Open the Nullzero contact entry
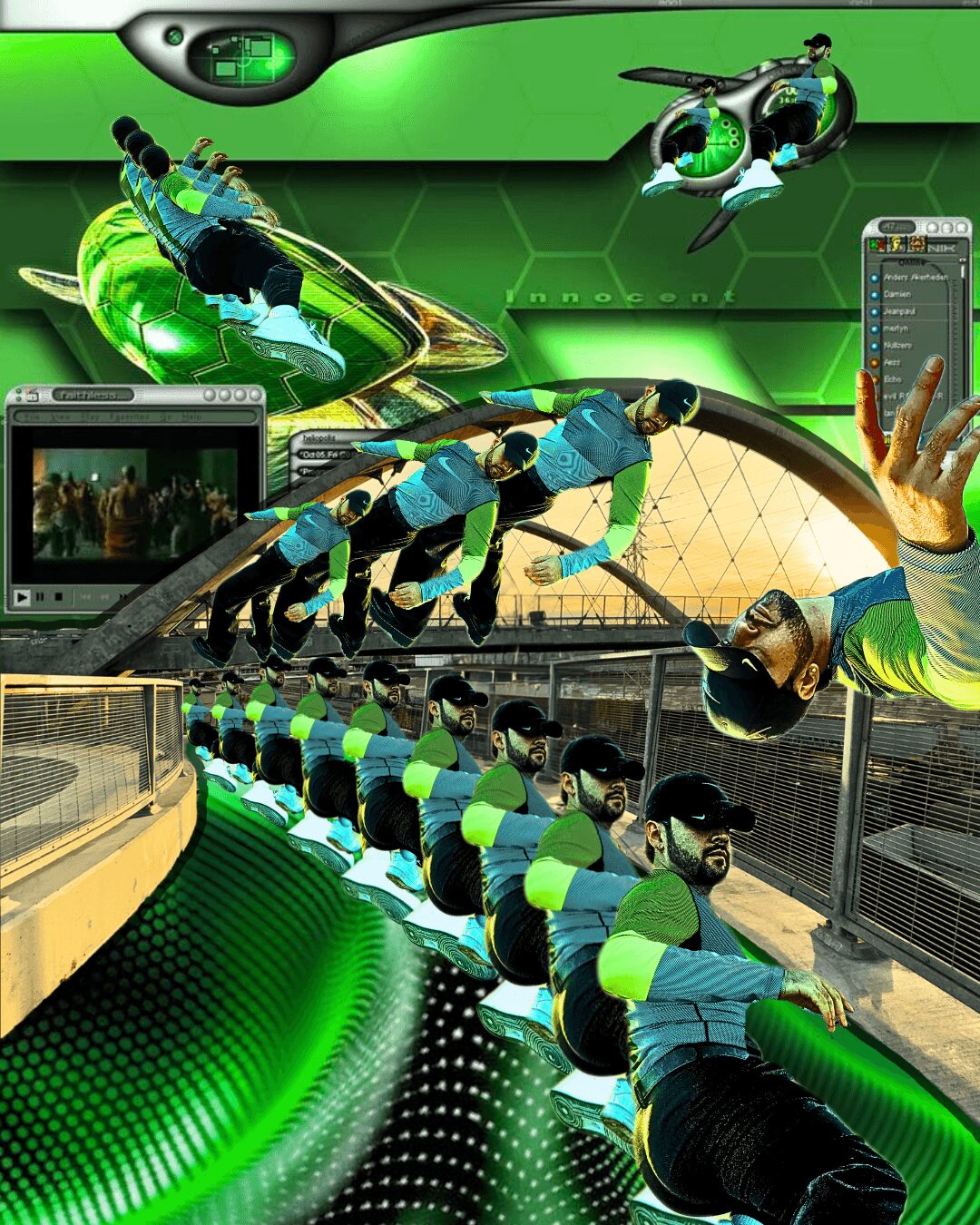 pos(897,346)
